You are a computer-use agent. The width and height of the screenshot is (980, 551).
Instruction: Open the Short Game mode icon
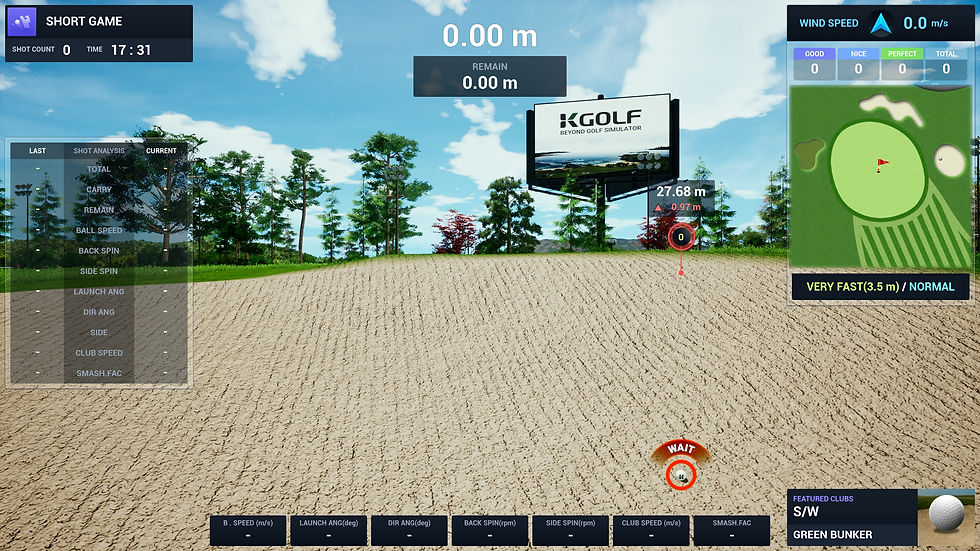(x=22, y=21)
